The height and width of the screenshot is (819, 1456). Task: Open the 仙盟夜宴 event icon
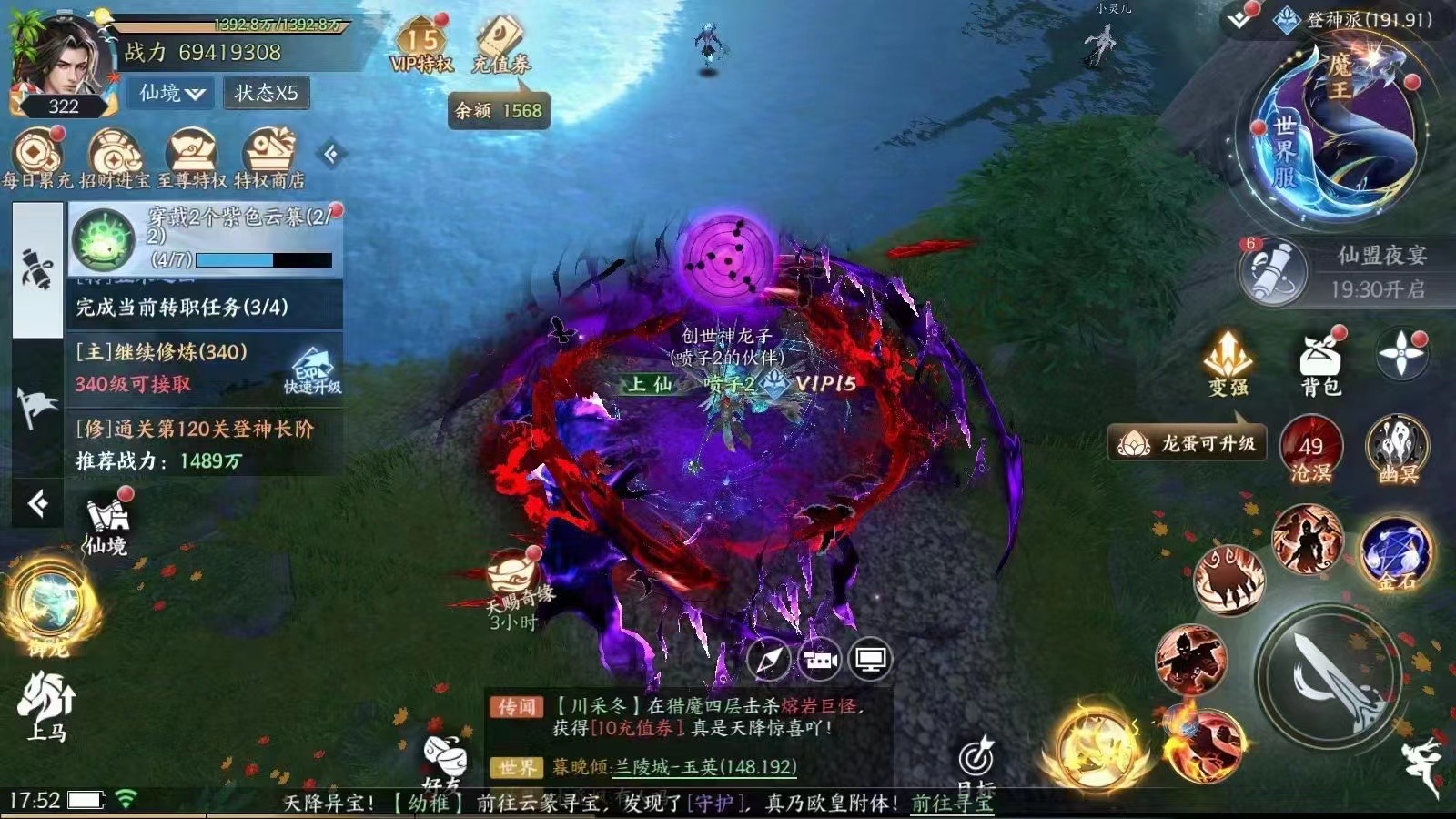pos(1276,271)
